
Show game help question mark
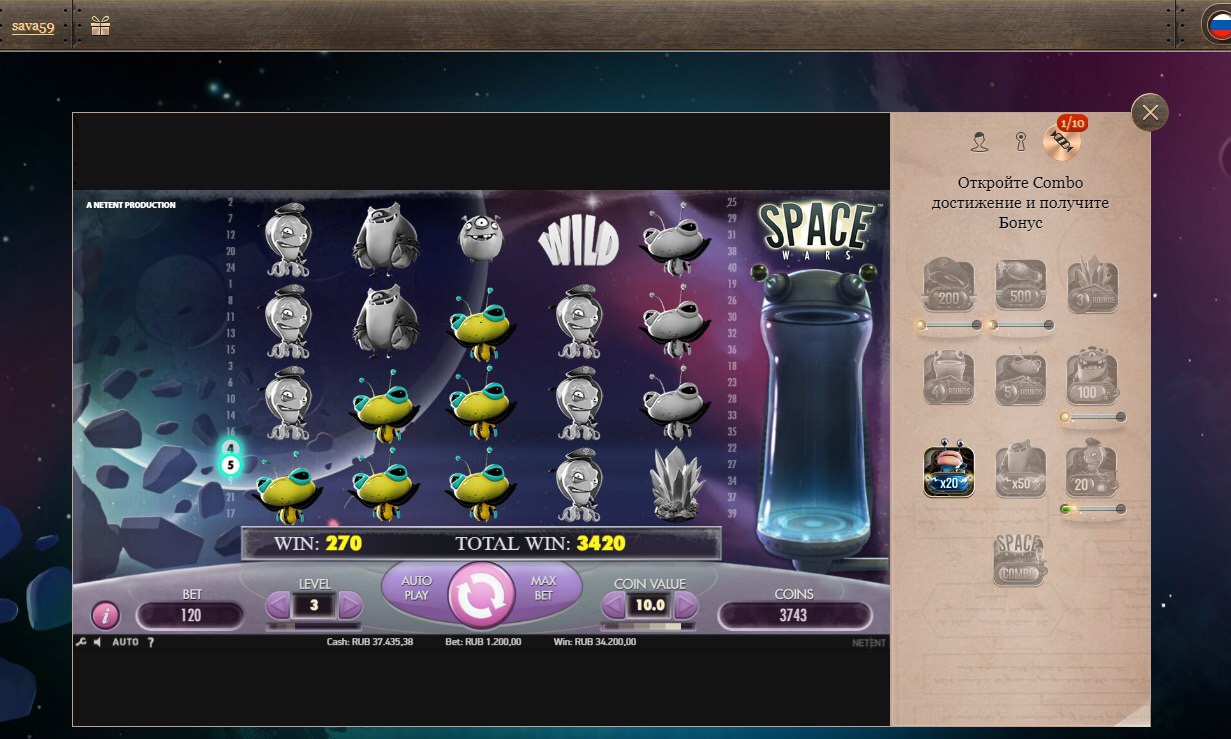click(151, 642)
